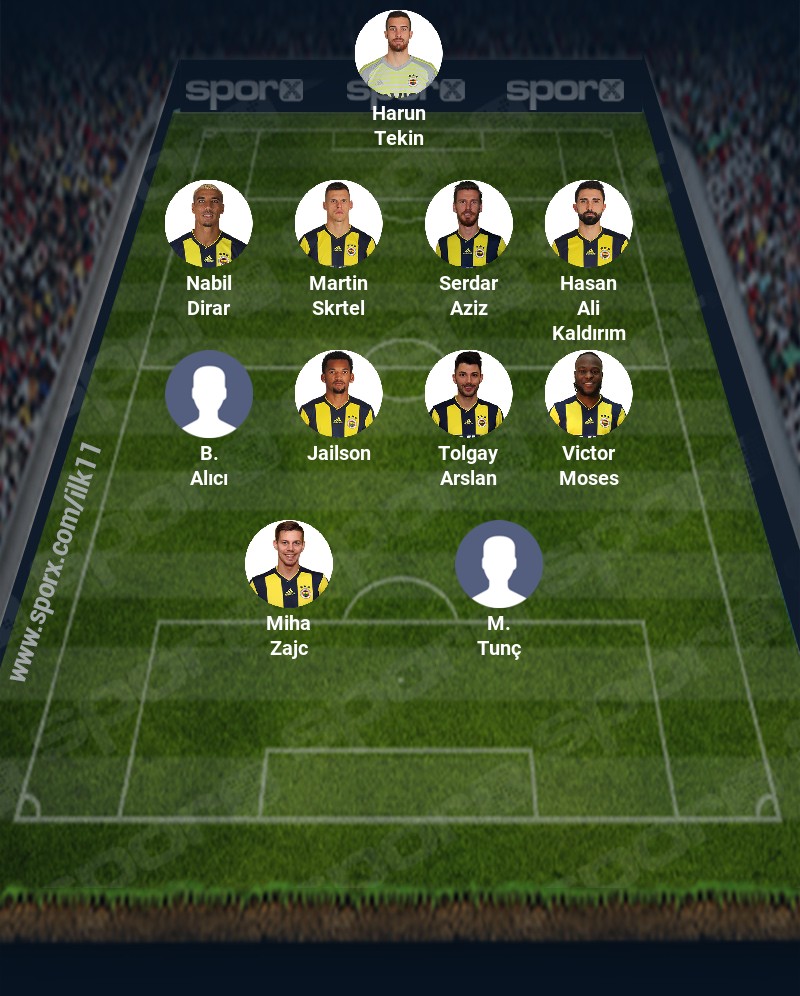Select B. Alıcı's blank avatar
Viewport: 800px width, 996px height.
(209, 394)
